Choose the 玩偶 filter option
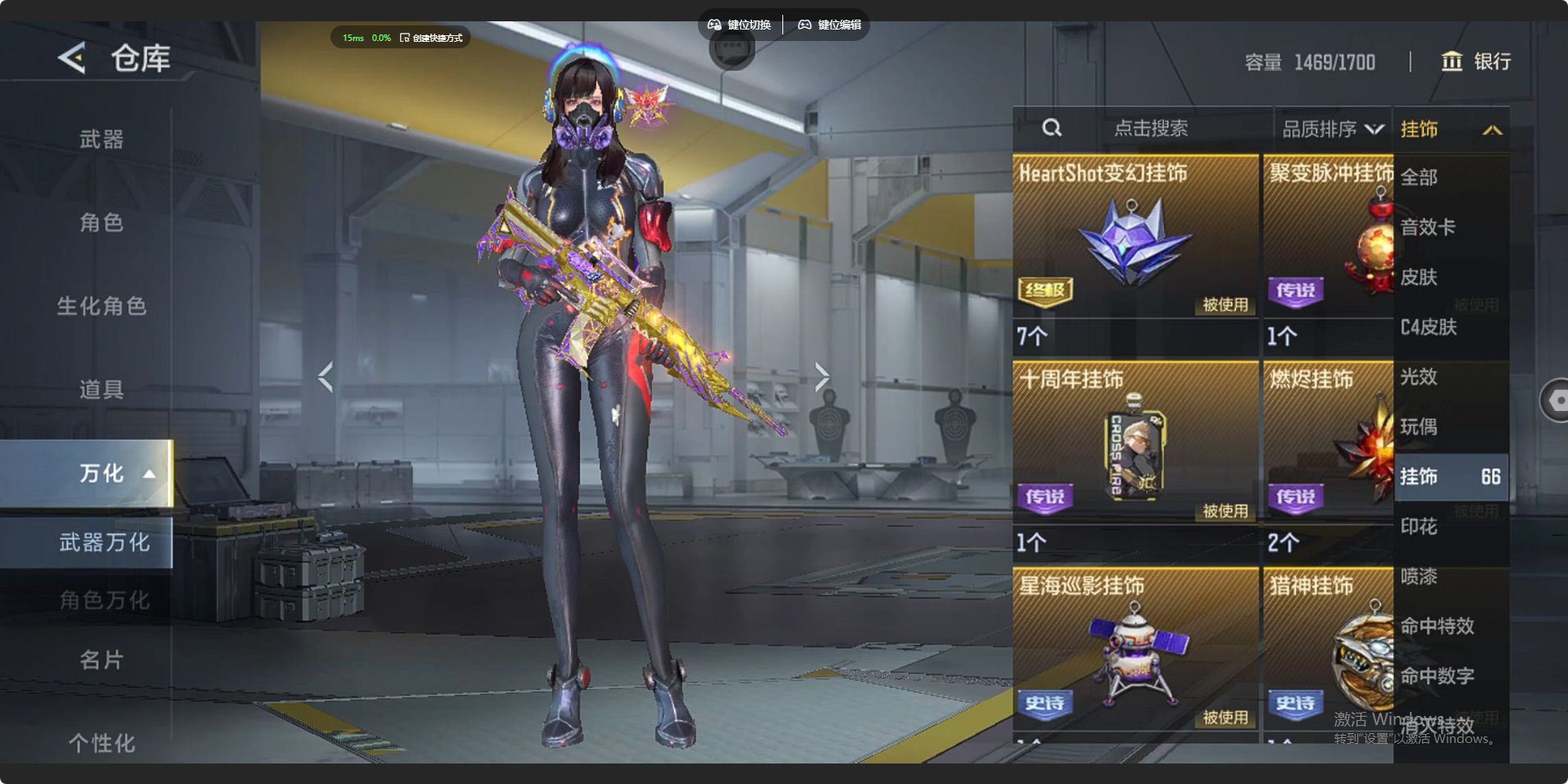The height and width of the screenshot is (784, 1568). pyautogui.click(x=1419, y=426)
